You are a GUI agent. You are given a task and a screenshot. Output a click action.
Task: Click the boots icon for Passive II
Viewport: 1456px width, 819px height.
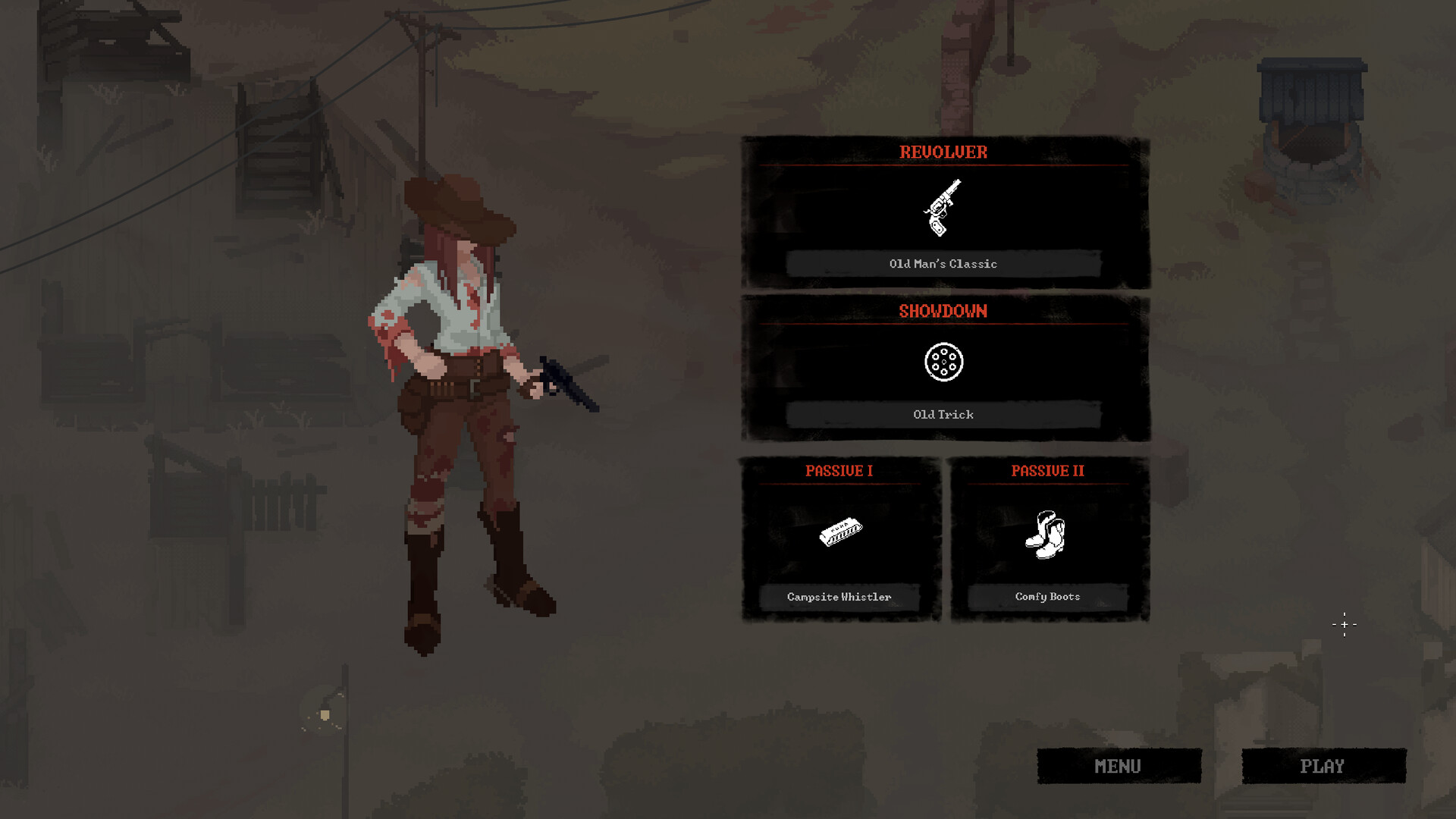click(x=1046, y=533)
